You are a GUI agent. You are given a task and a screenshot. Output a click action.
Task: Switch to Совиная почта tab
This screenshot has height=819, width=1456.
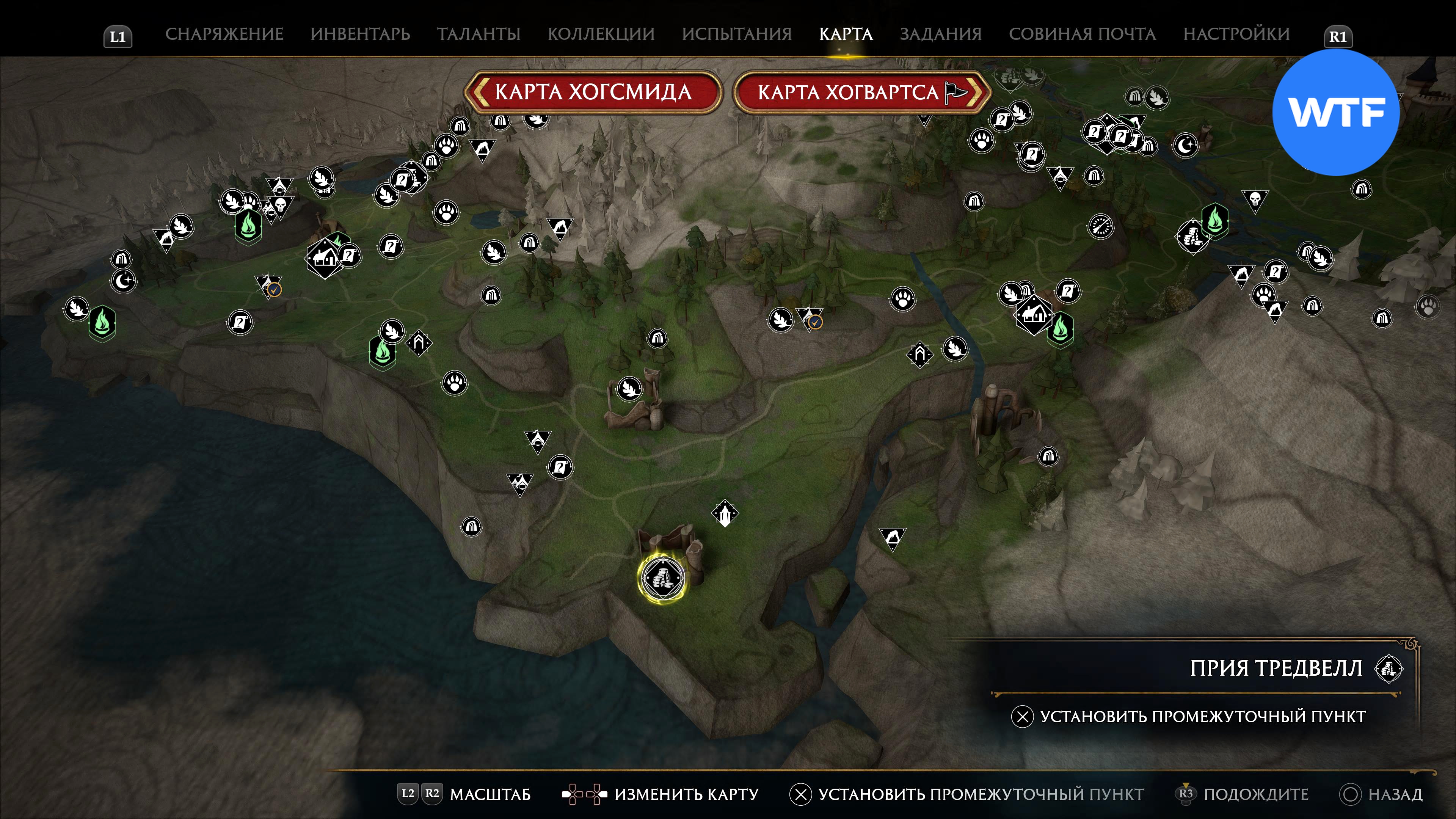point(1082,34)
